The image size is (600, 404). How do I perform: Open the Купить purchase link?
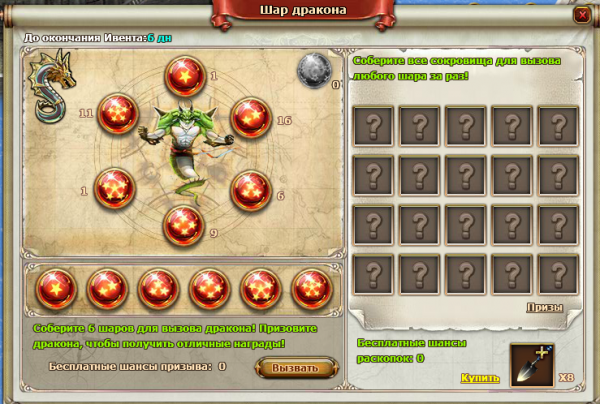(479, 378)
